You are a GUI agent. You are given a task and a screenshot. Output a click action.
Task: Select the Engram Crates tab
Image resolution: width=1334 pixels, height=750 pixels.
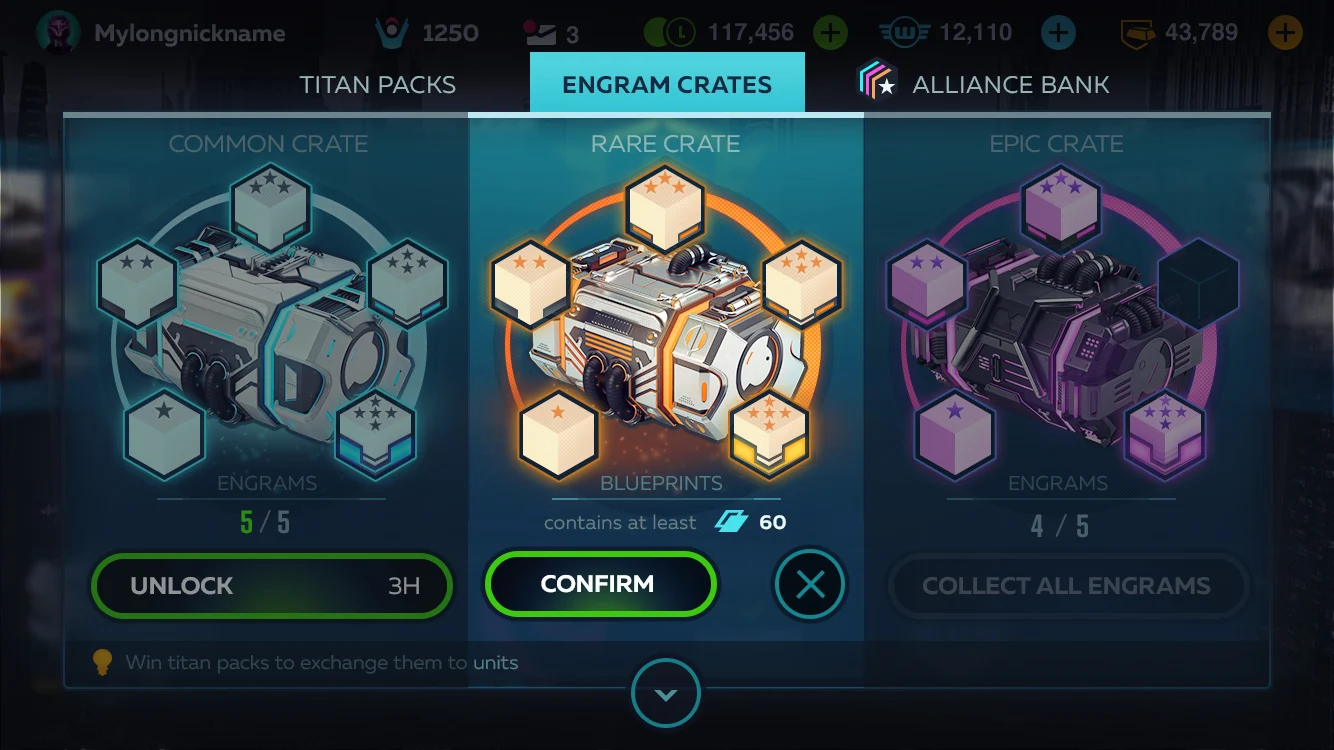click(667, 85)
